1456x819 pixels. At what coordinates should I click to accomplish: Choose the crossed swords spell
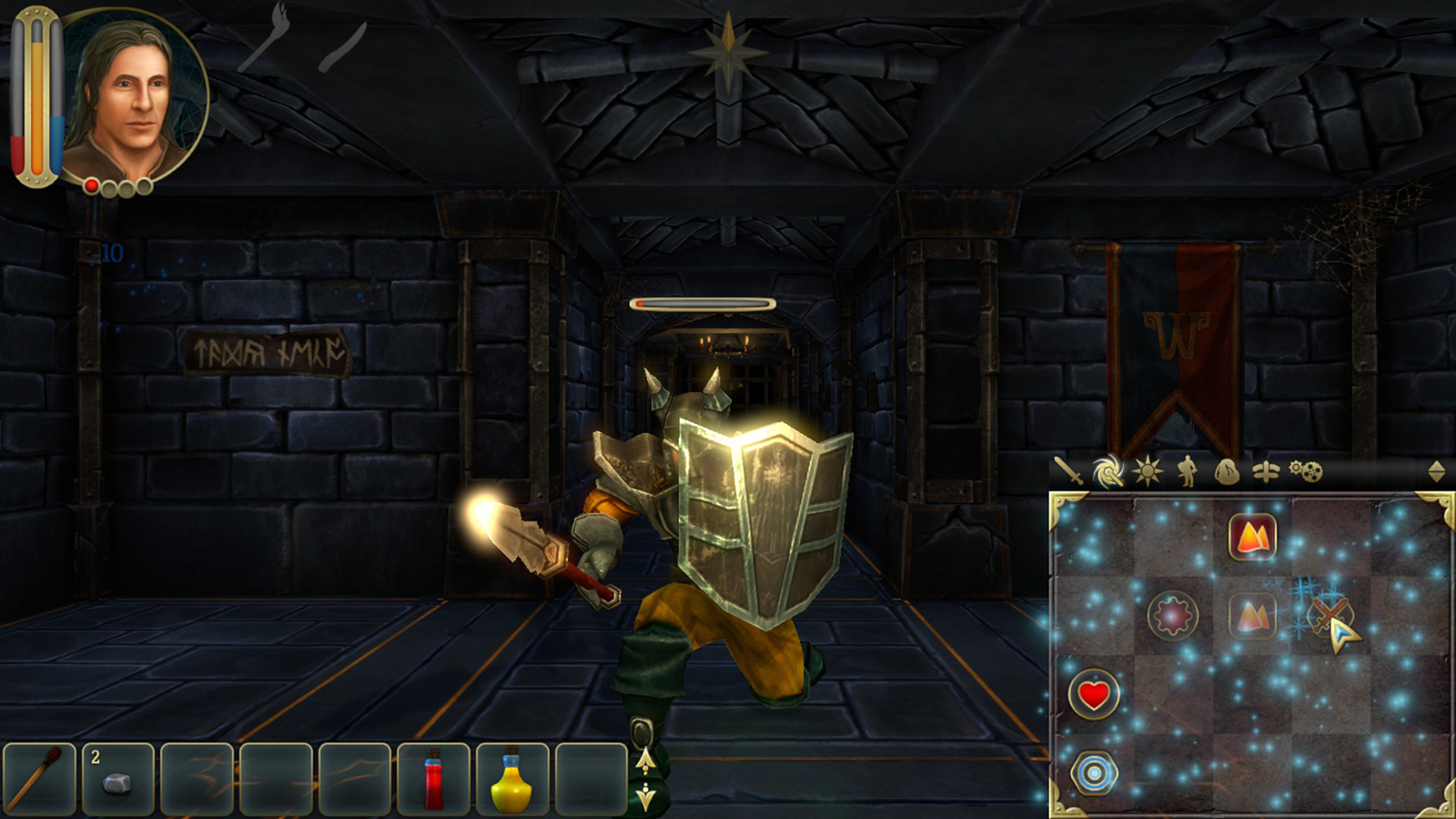point(1330,616)
